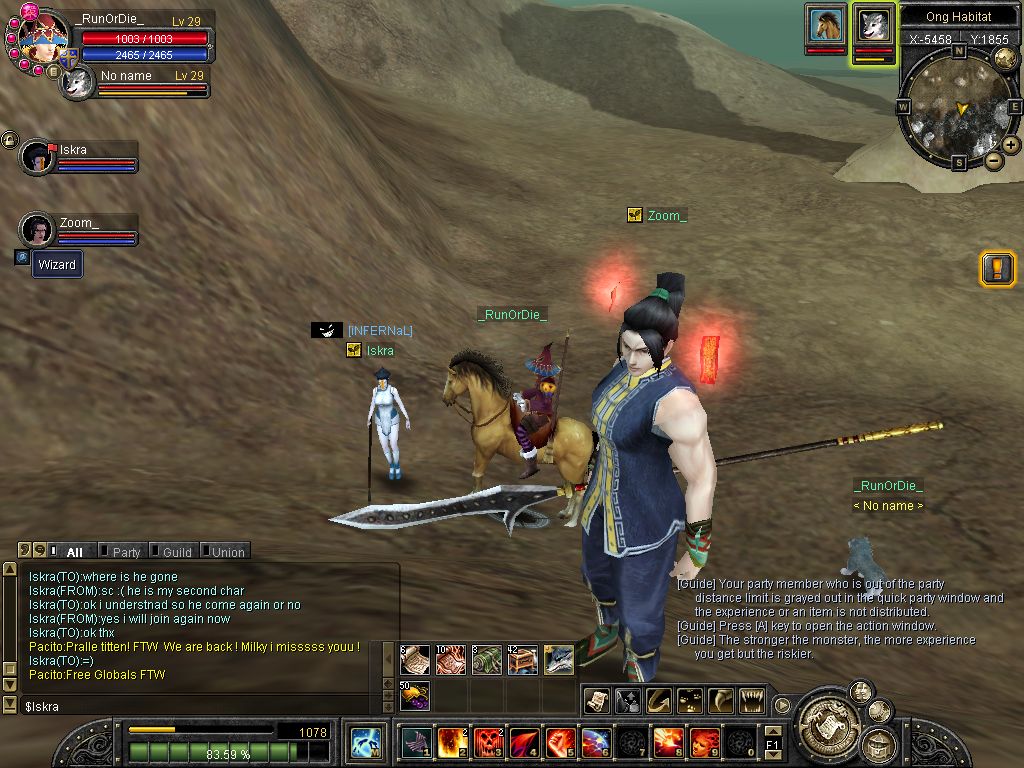Open the world map globe button
Screen dimensions: 1024x768
[x=1005, y=58]
